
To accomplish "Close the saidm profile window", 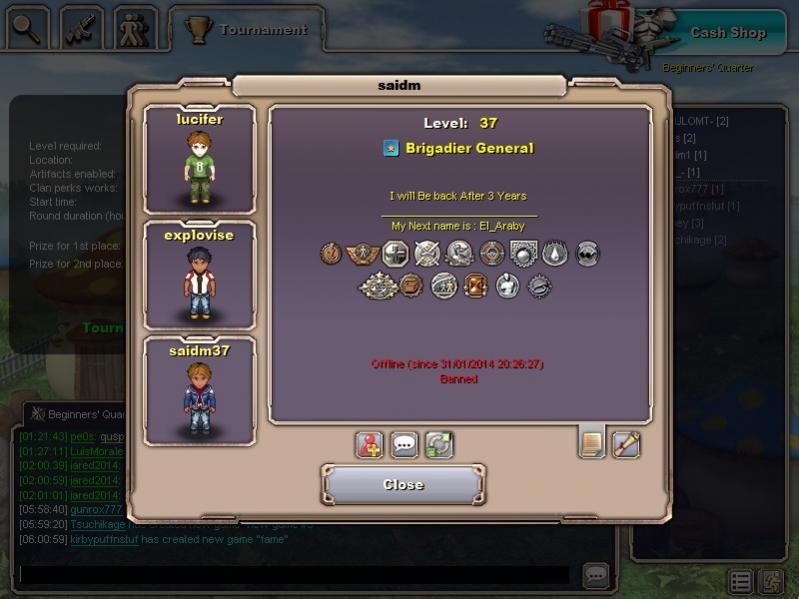I will coord(403,485).
